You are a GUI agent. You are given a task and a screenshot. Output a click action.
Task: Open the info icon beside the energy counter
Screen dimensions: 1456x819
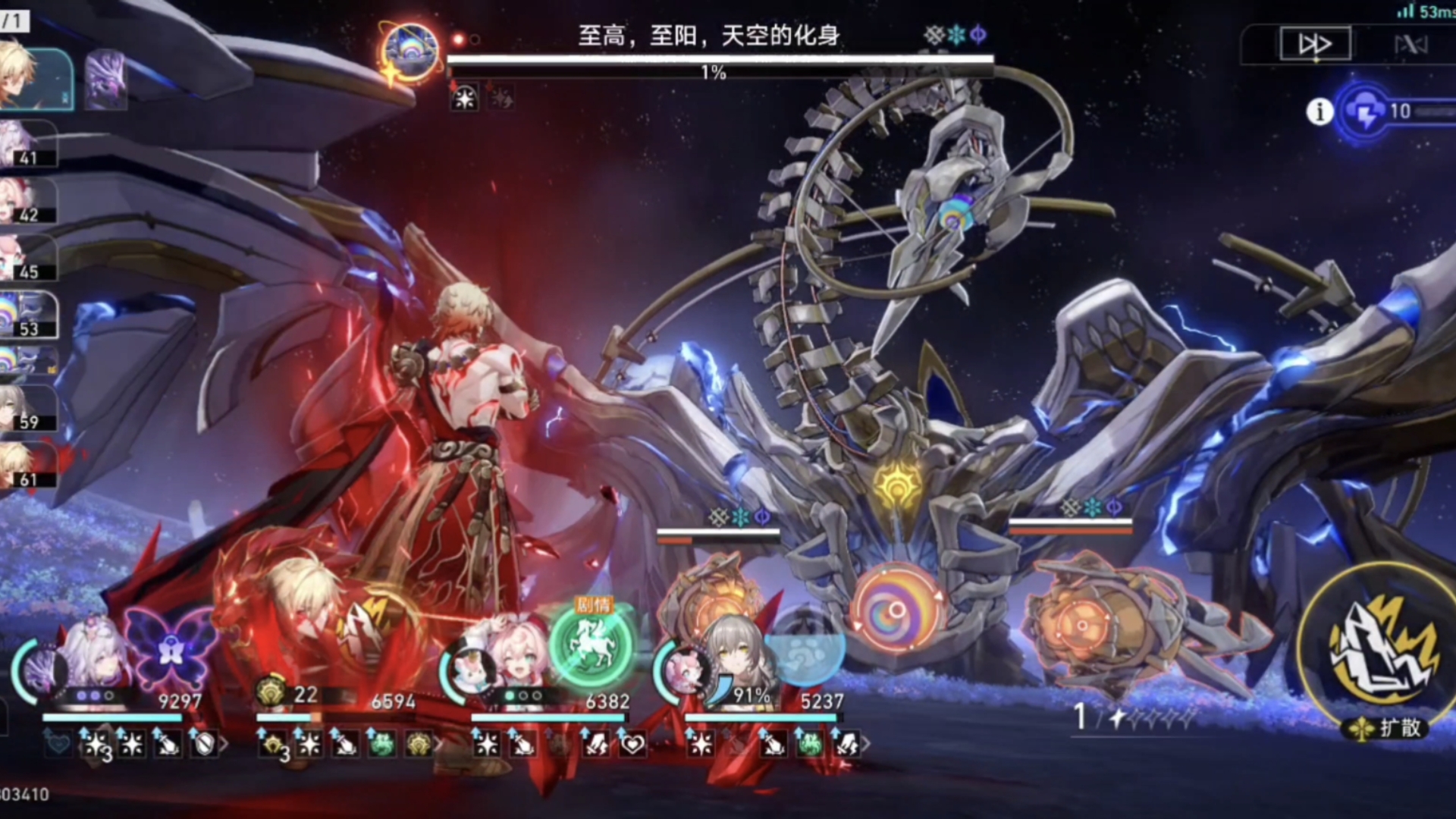click(1319, 112)
